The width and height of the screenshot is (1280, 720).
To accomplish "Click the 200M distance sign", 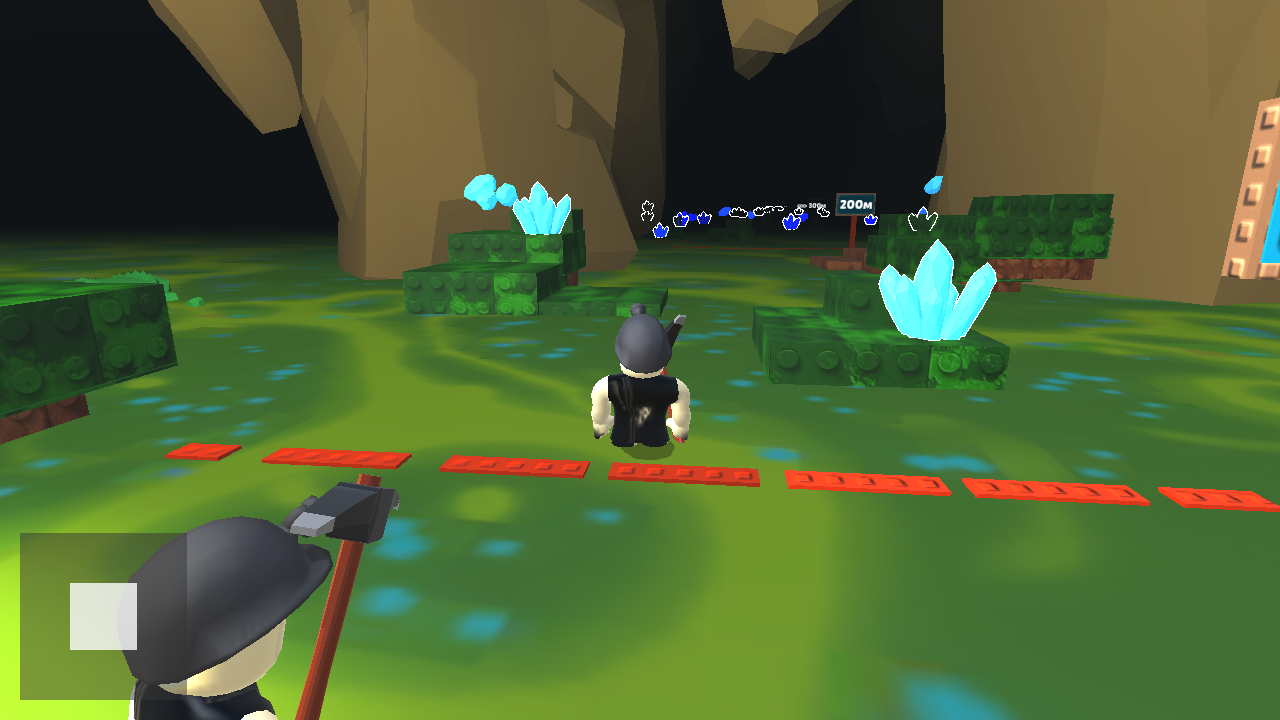I will 856,204.
